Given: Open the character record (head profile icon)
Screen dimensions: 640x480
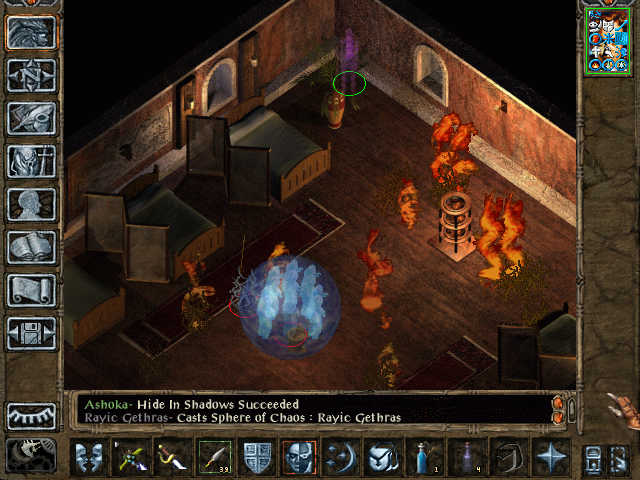Looking at the screenshot, I should coord(32,204).
